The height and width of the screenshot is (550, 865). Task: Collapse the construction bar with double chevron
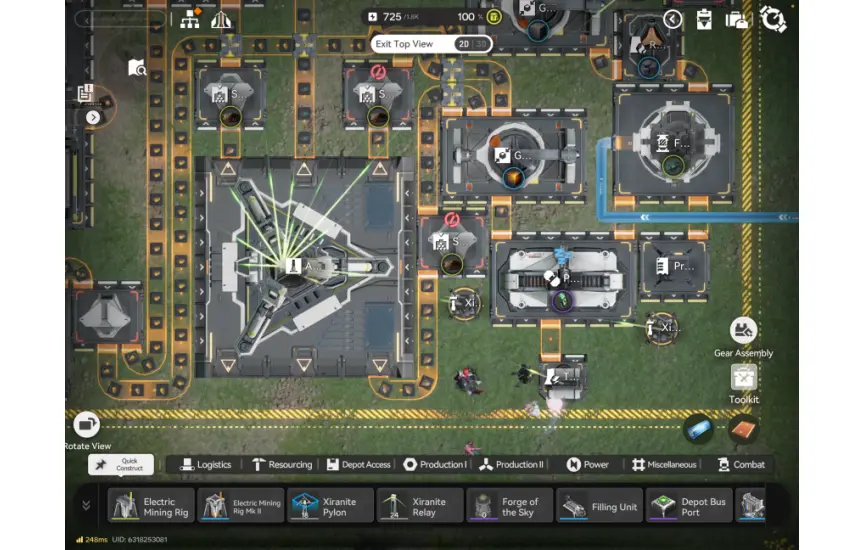86,506
